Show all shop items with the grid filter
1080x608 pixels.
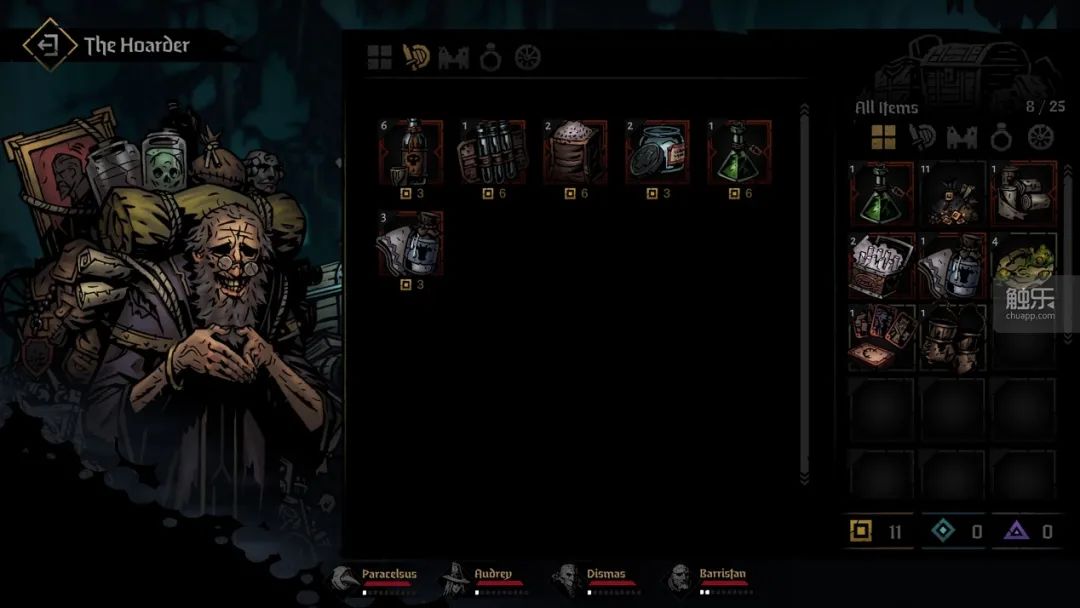(379, 58)
